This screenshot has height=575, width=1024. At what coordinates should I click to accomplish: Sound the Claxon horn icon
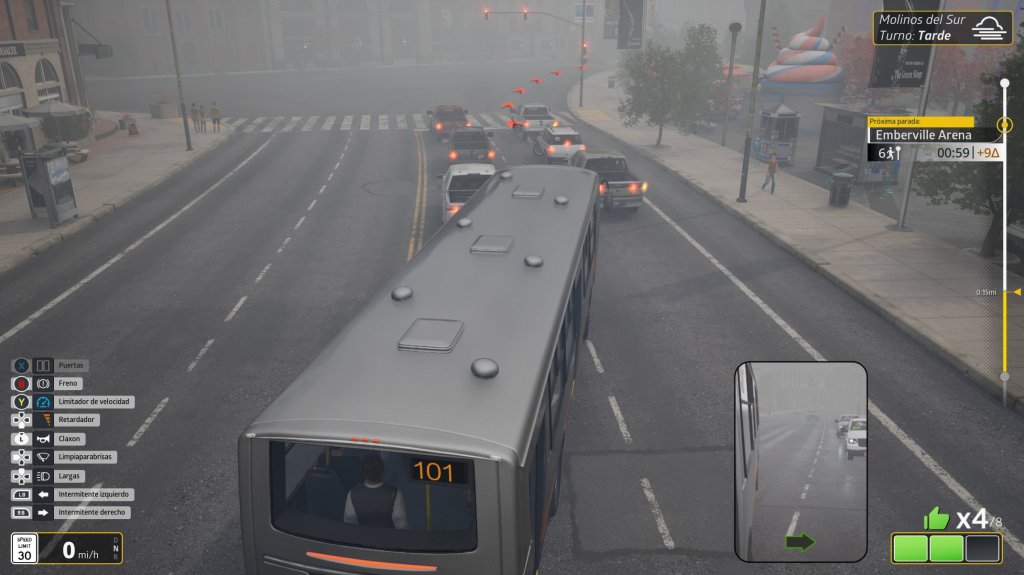point(43,439)
